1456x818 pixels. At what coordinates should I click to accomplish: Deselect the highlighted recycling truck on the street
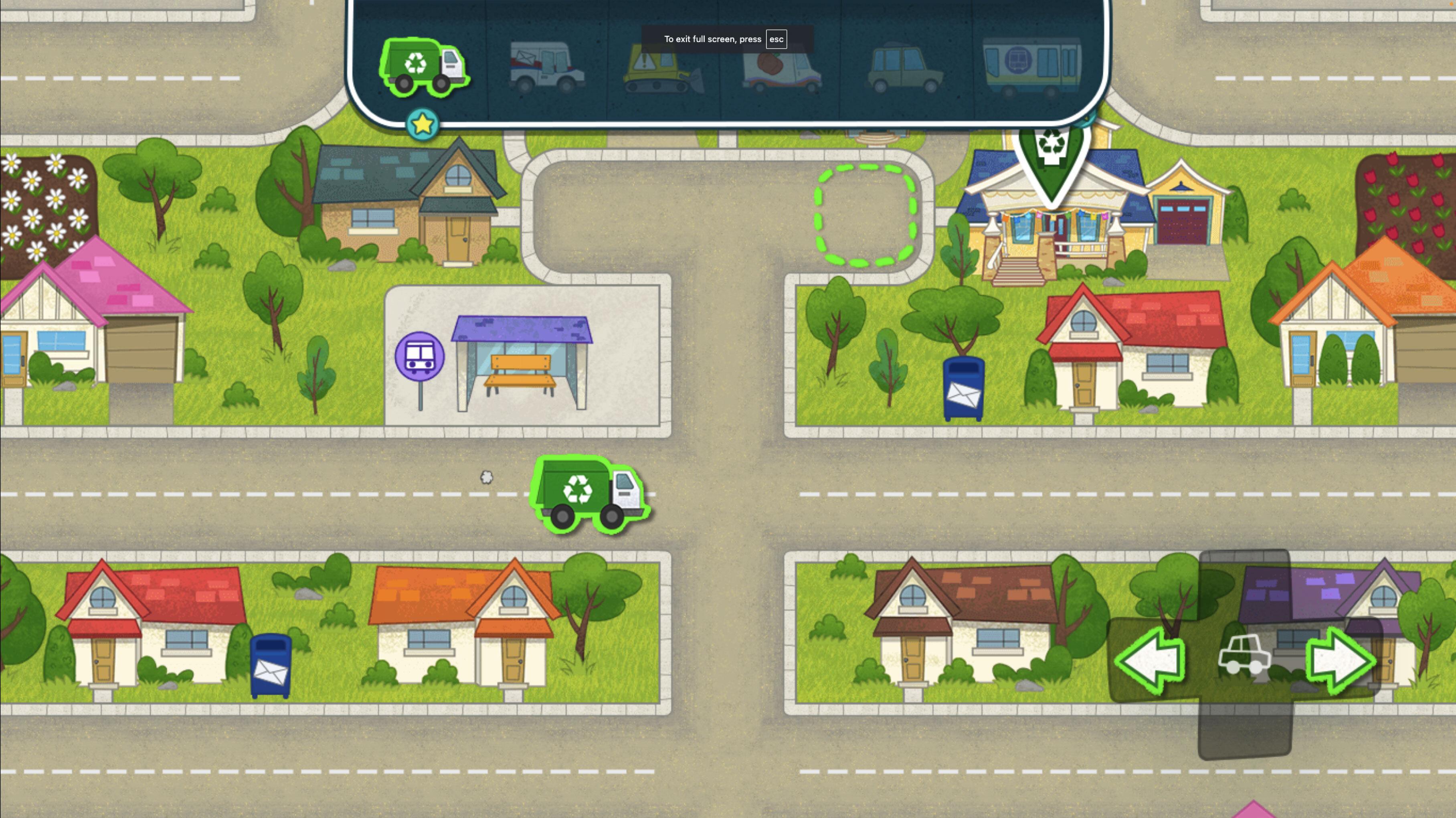tap(590, 495)
